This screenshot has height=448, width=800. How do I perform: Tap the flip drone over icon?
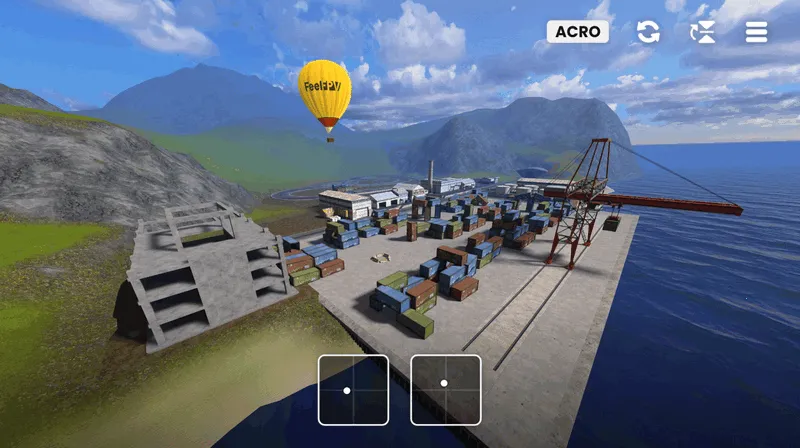click(703, 32)
